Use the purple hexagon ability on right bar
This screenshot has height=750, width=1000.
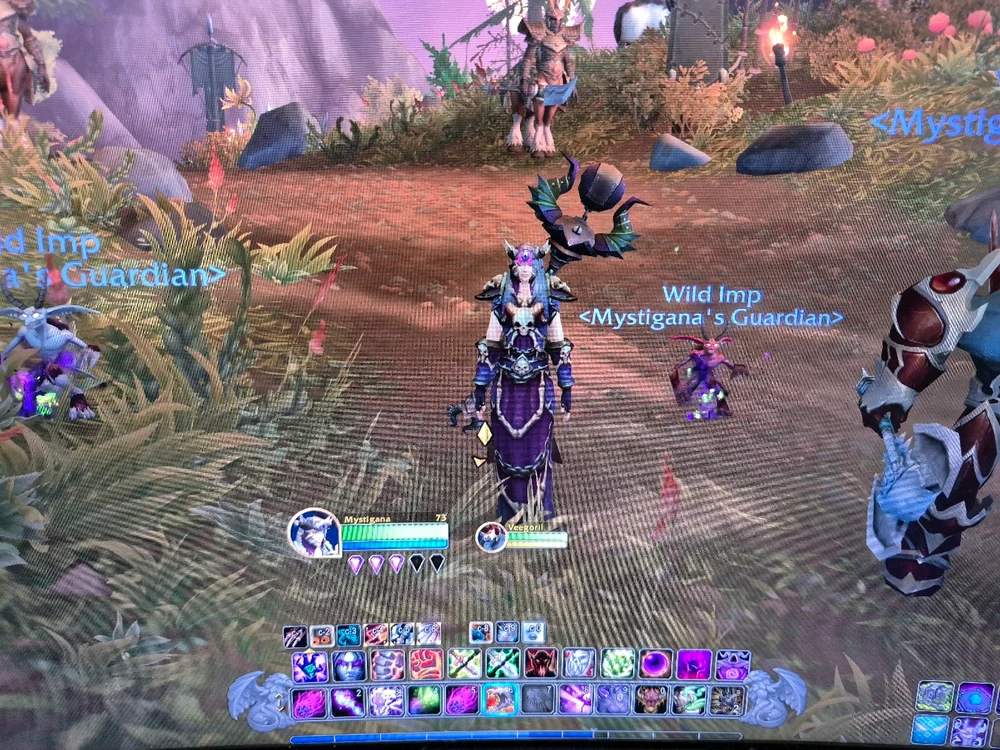(974, 697)
